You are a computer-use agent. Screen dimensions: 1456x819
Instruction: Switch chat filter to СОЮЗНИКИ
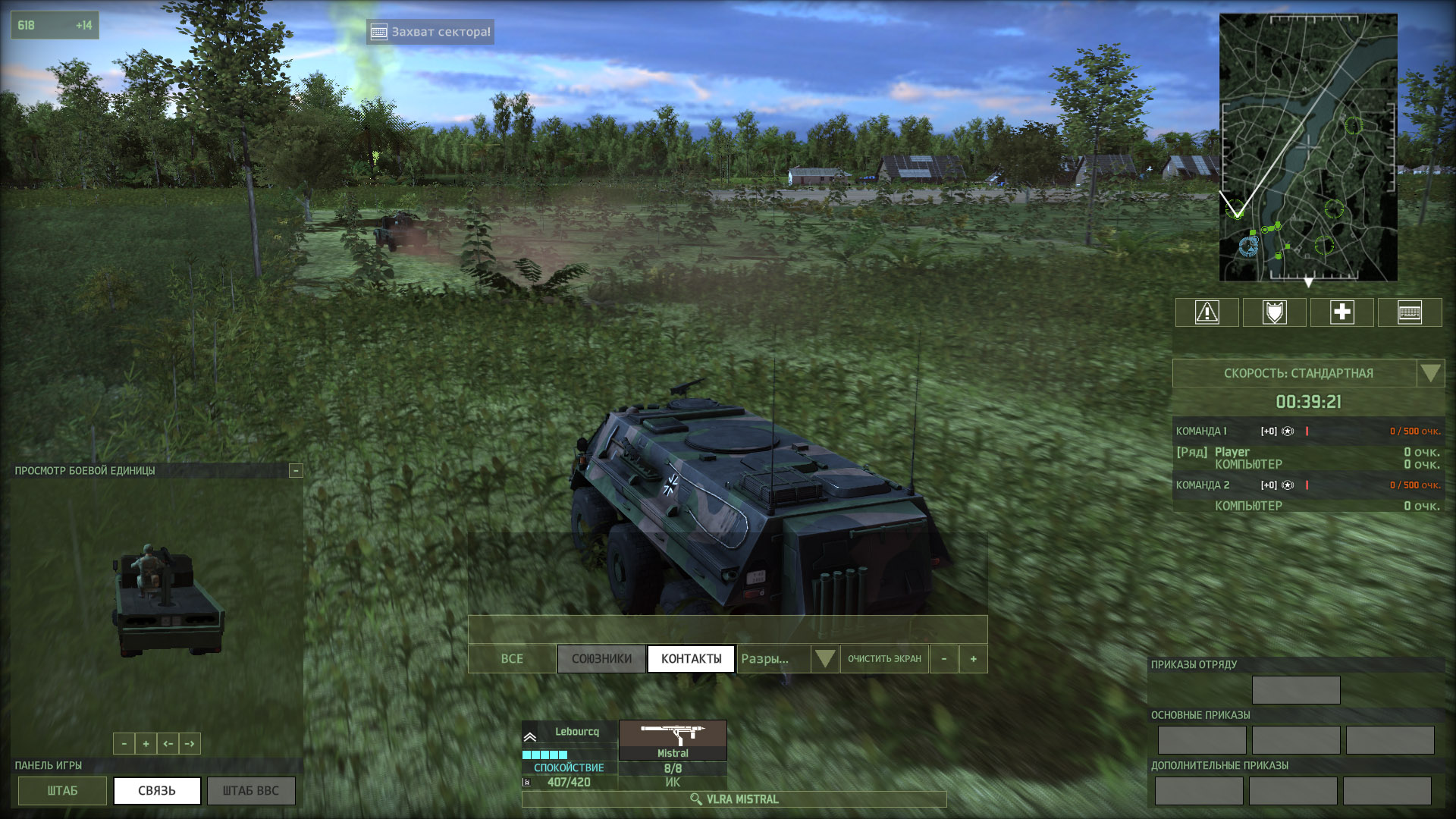point(601,659)
